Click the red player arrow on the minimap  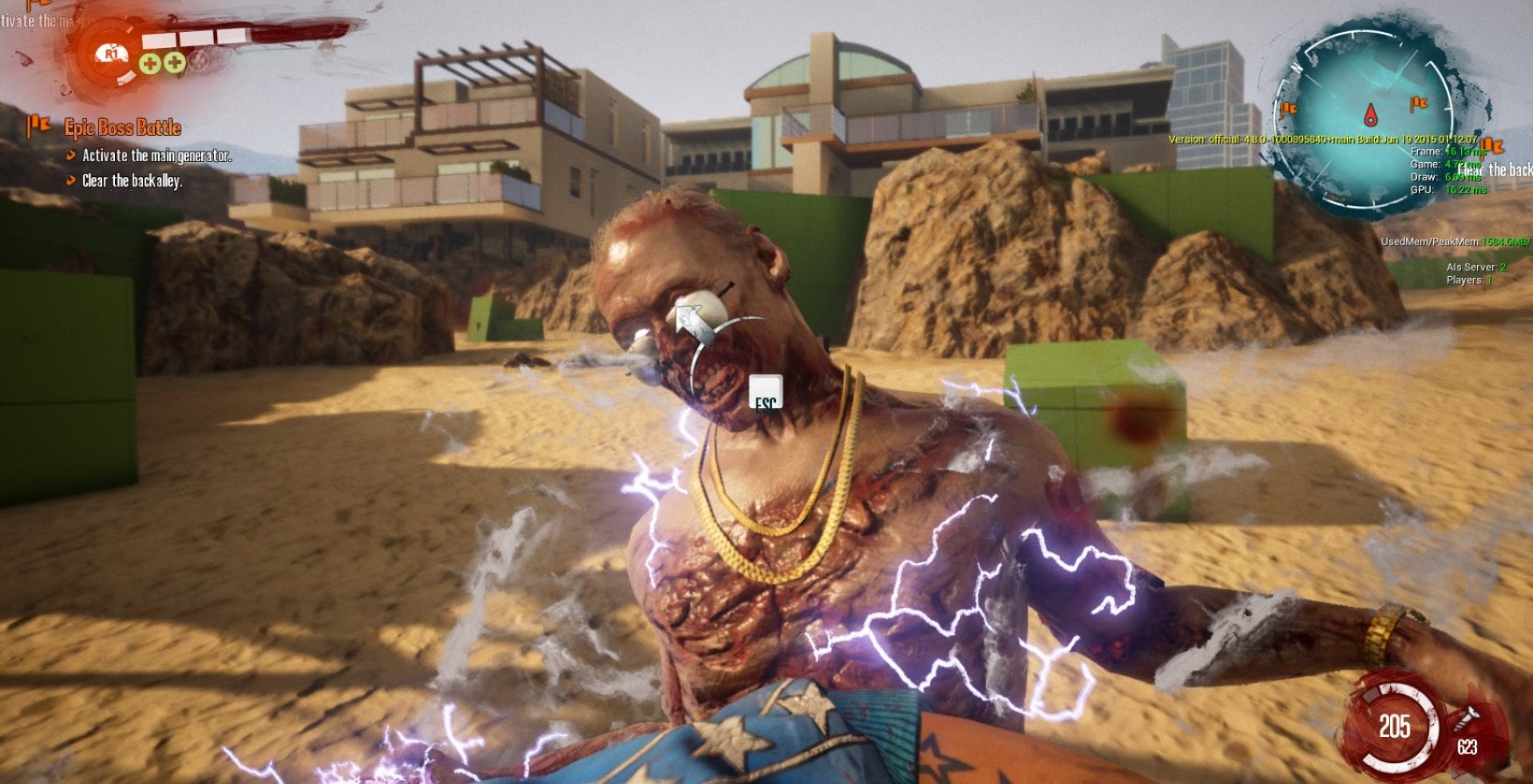click(x=1370, y=115)
